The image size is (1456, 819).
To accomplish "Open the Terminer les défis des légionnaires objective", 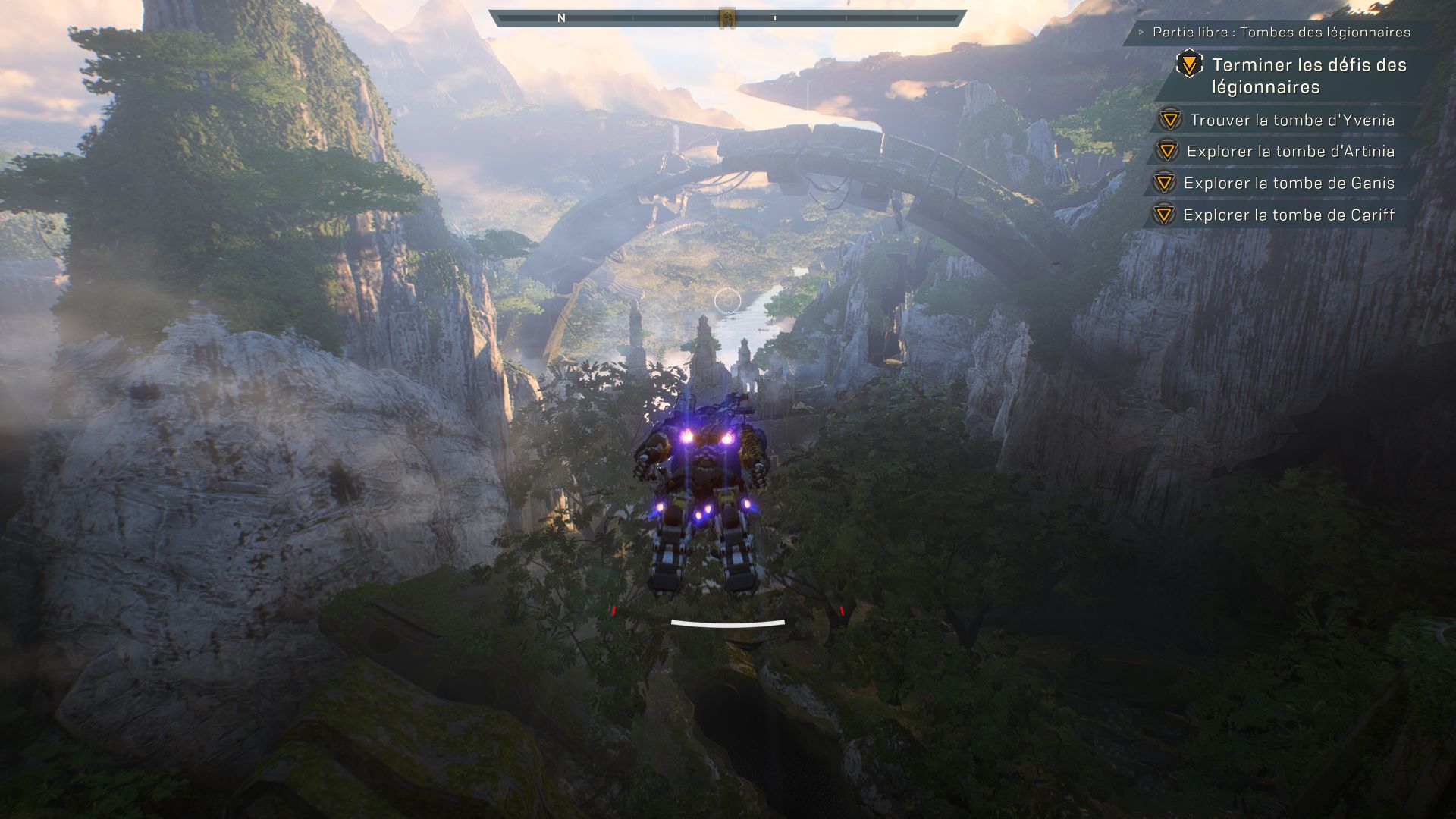I will (x=1308, y=76).
